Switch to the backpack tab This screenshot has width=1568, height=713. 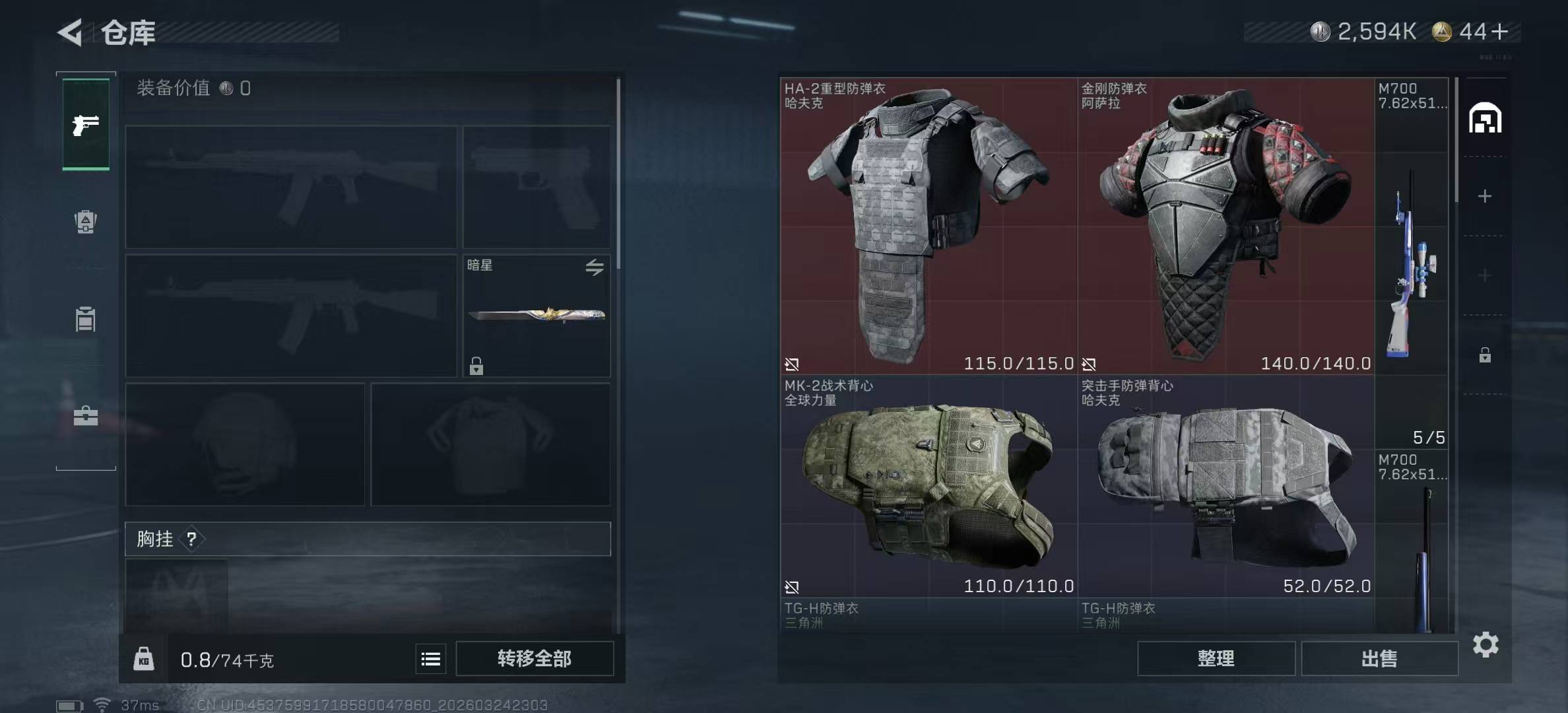[x=86, y=222]
